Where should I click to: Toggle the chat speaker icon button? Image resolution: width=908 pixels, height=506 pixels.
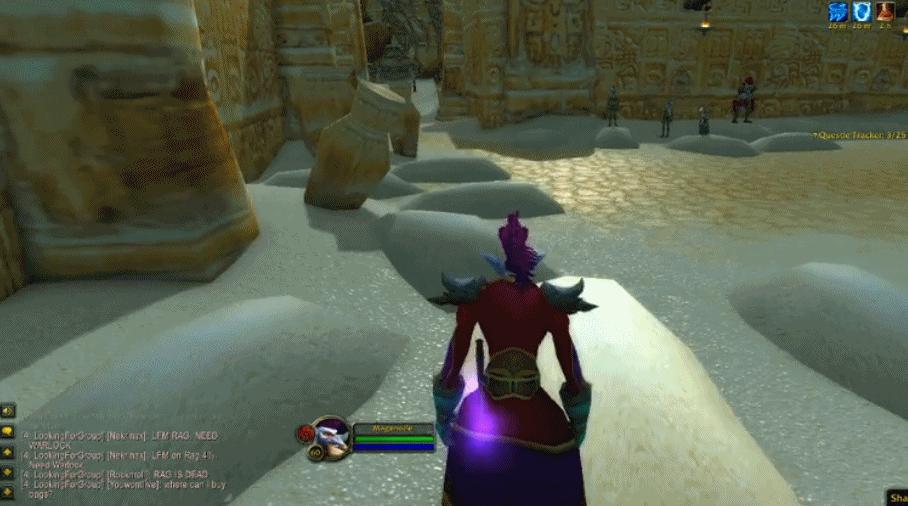[x=8, y=411]
